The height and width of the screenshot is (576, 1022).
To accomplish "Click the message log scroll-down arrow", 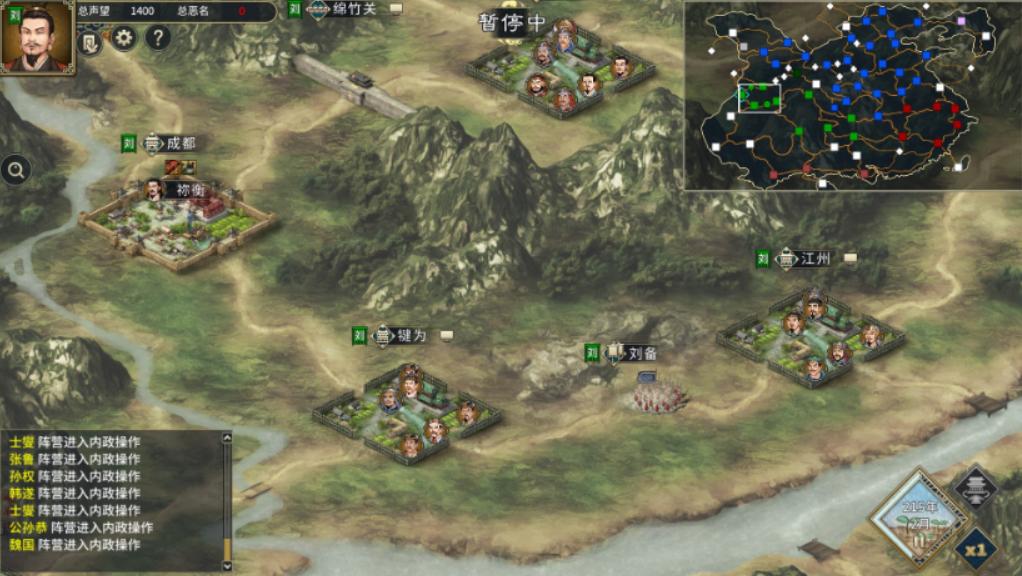I will [x=227, y=565].
